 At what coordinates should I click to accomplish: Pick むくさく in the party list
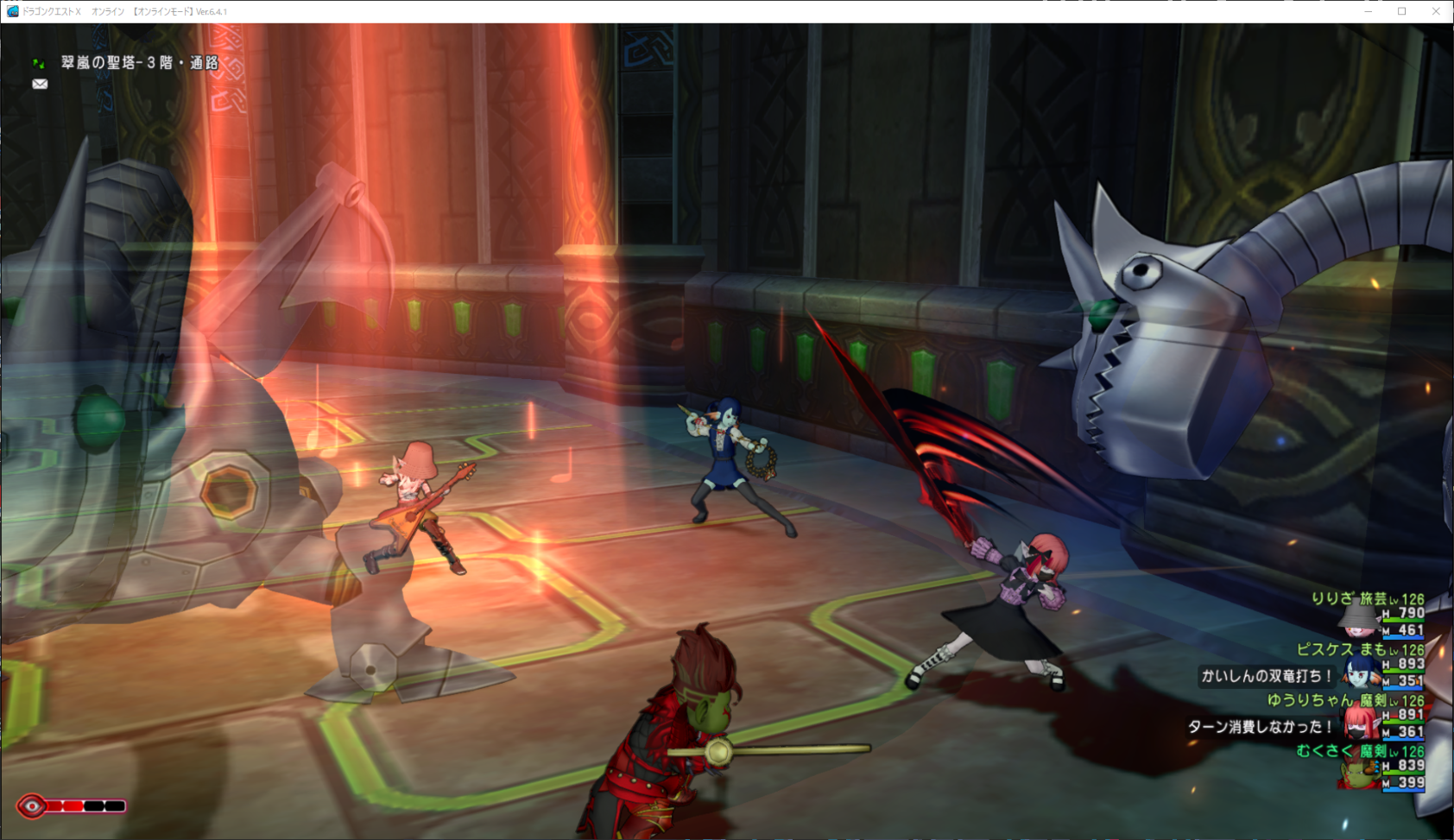pos(1324,751)
